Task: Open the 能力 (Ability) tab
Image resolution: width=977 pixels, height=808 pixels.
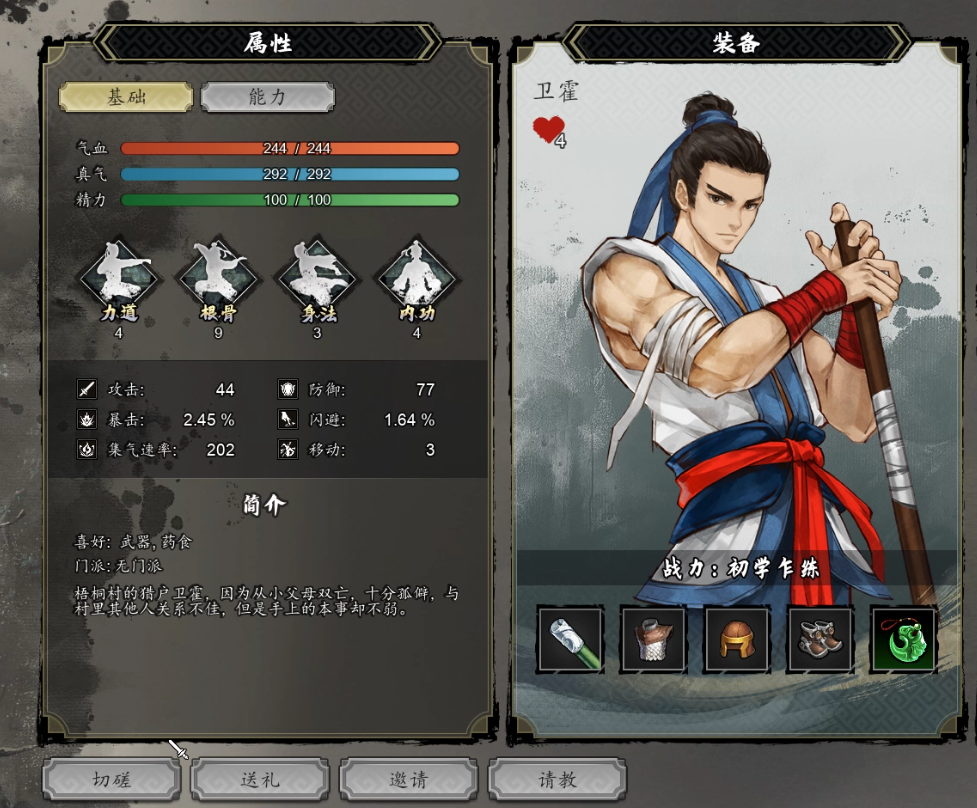Action: pyautogui.click(x=267, y=97)
